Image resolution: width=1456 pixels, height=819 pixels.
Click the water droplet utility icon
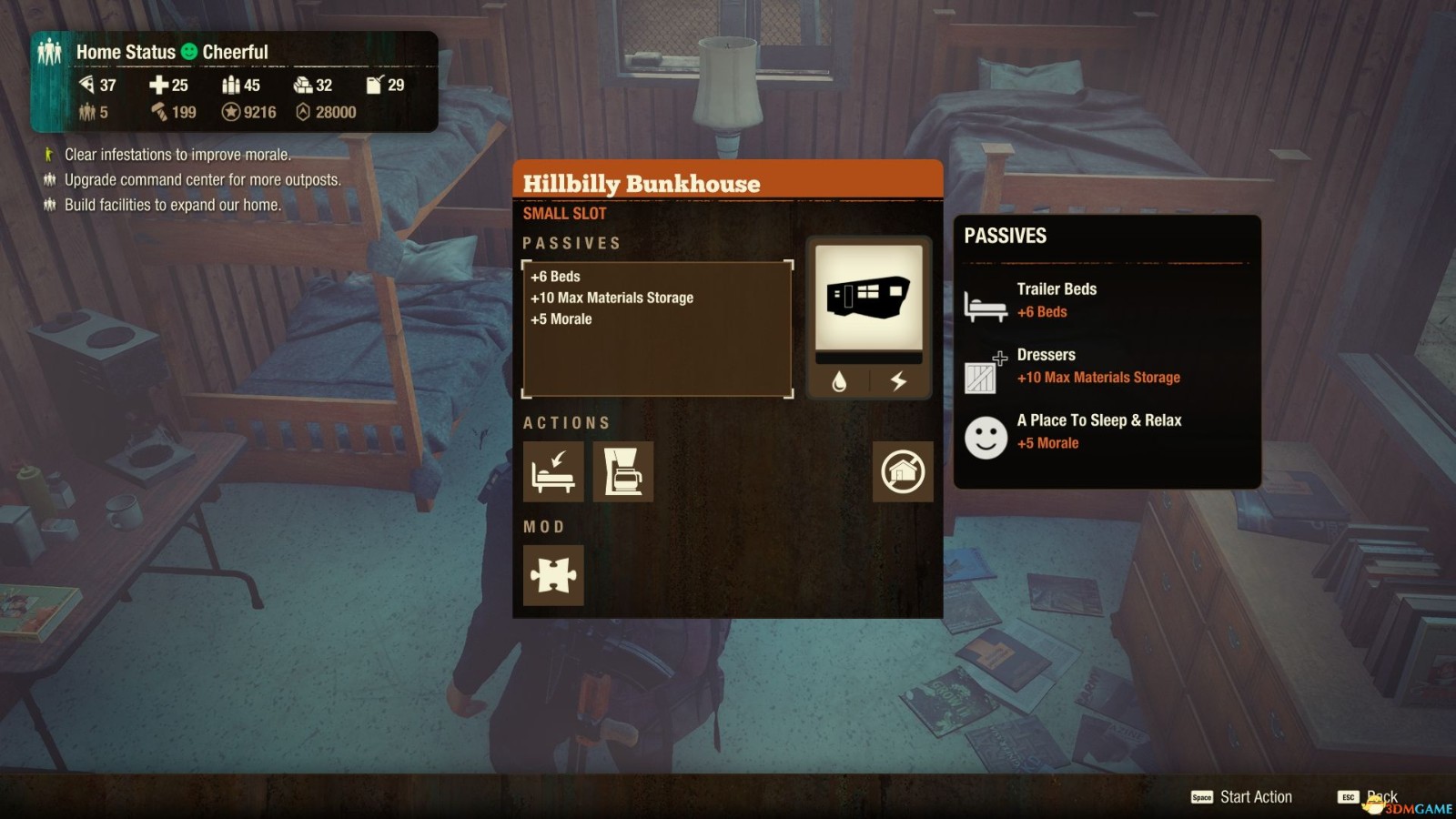[839, 381]
